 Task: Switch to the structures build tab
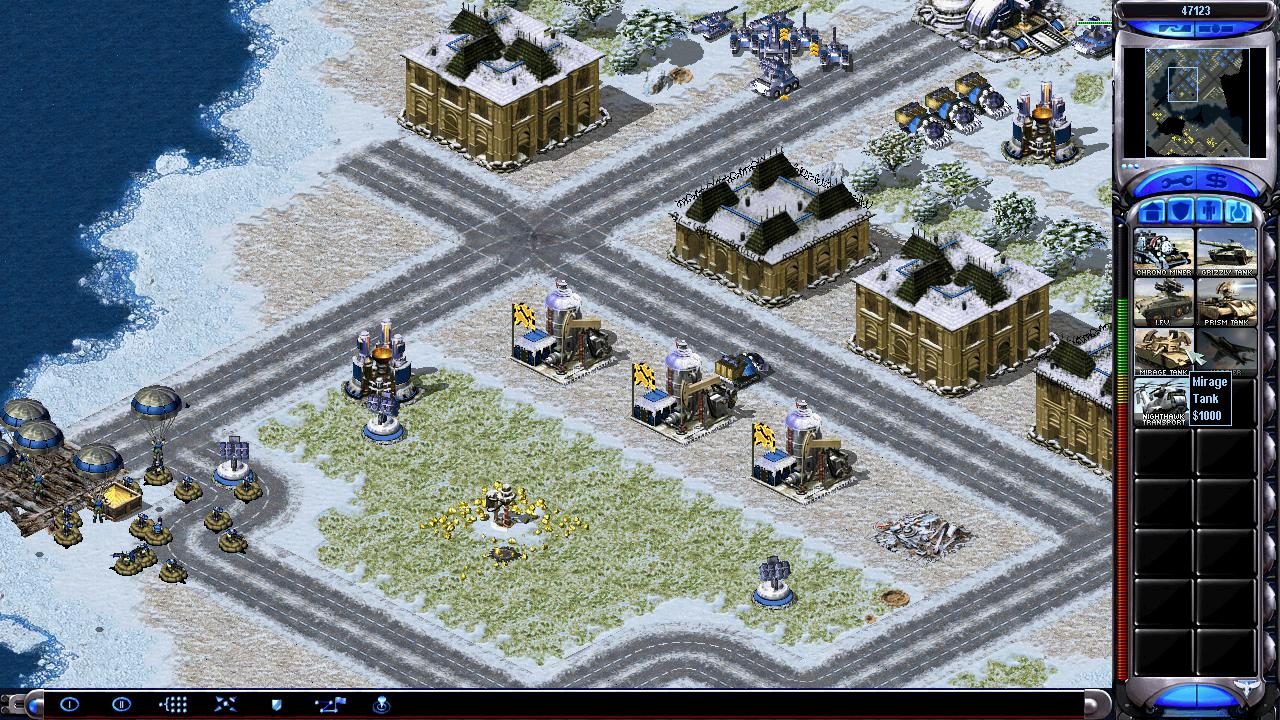click(x=1152, y=212)
